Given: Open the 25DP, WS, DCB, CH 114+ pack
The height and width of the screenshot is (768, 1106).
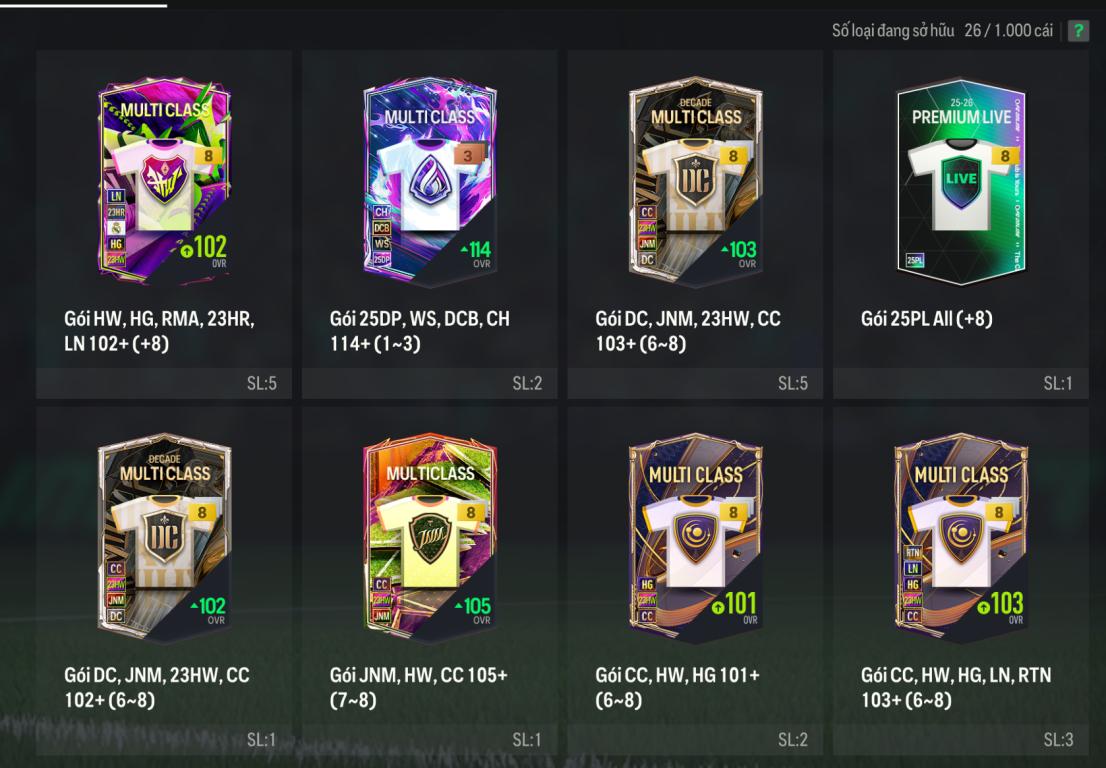Looking at the screenshot, I should point(430,180).
